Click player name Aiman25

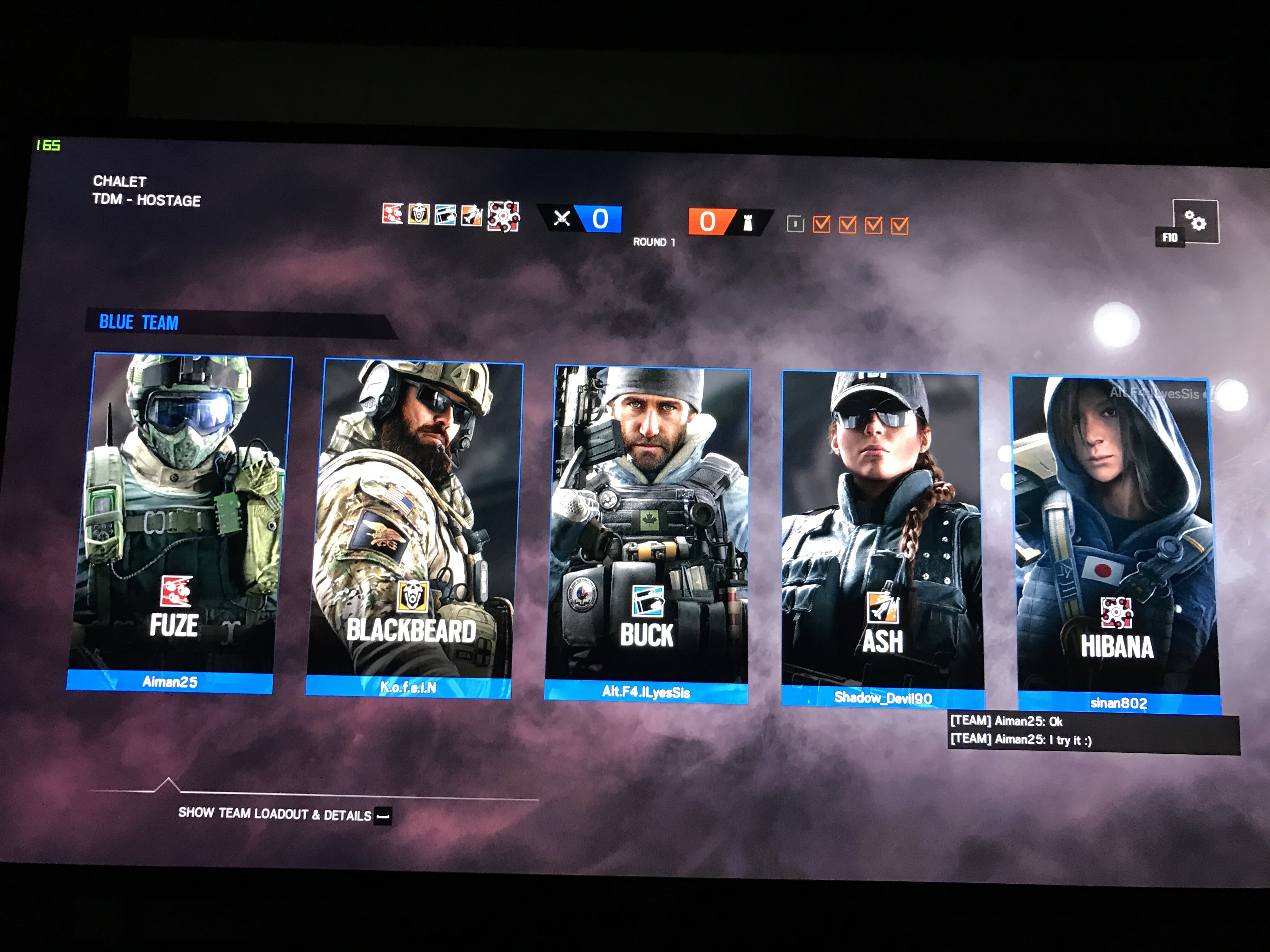point(169,682)
